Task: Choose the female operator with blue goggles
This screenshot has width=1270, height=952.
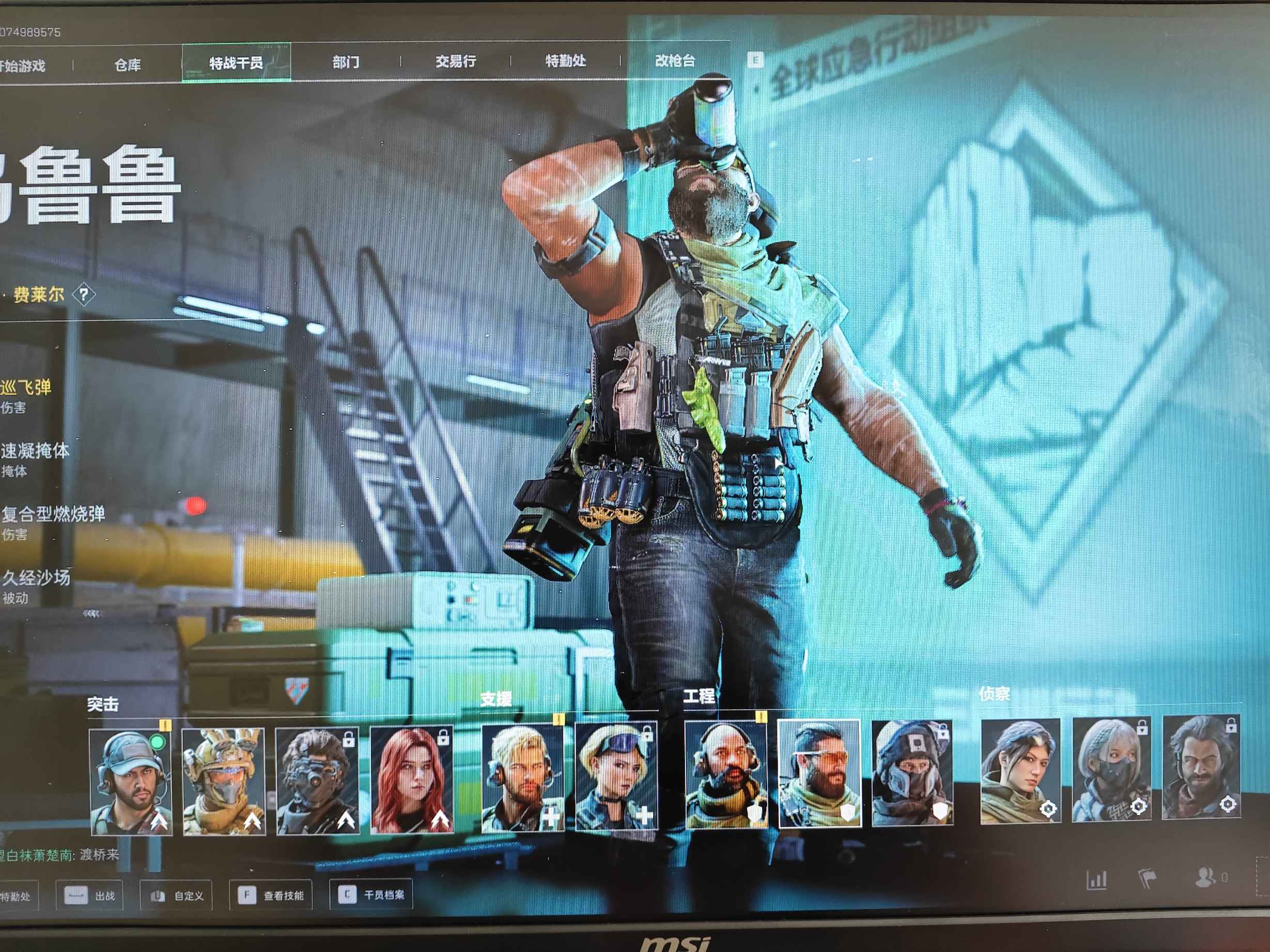Action: point(616,776)
